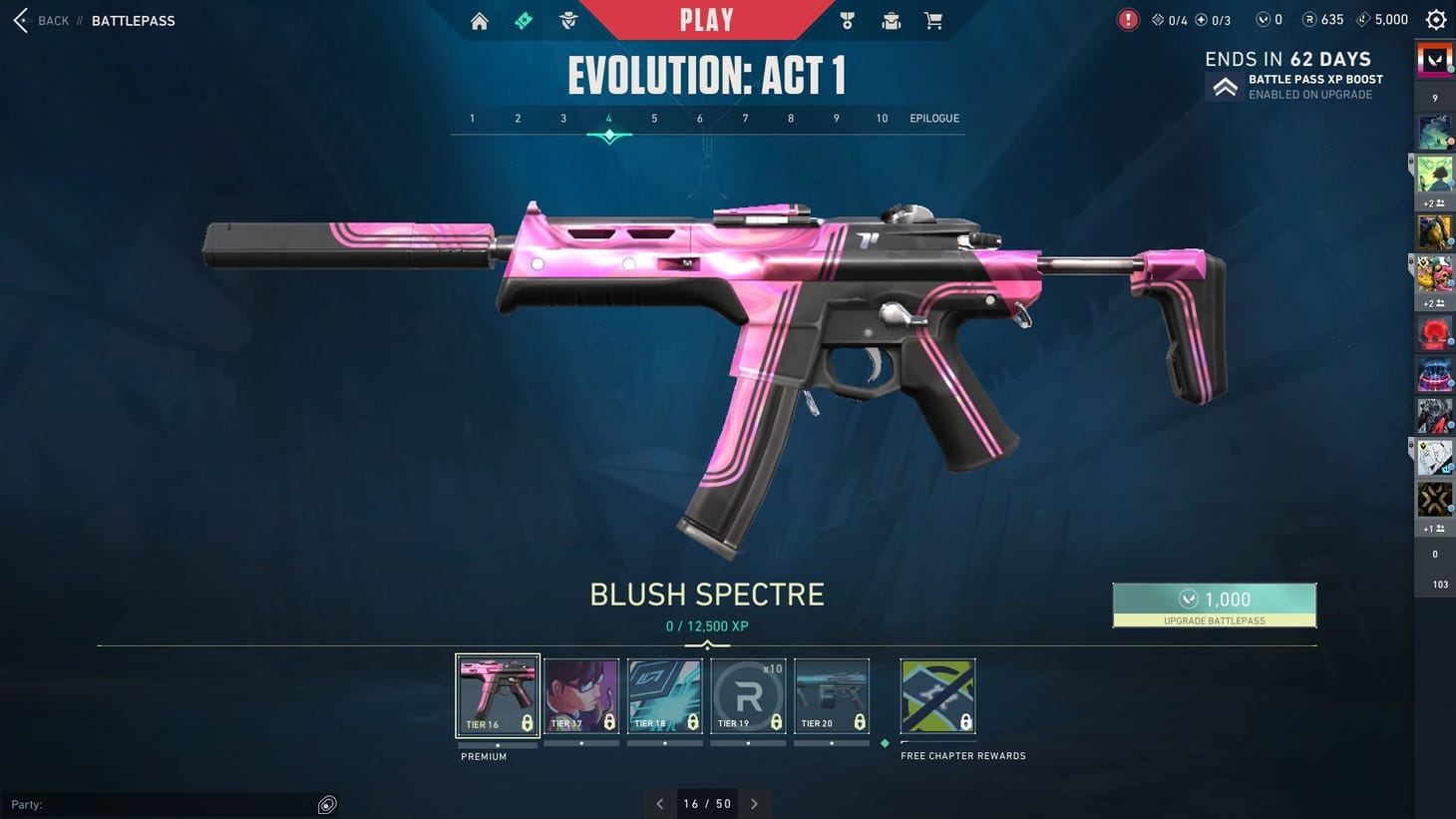Open the Agents page icon
The height and width of the screenshot is (819, 1456).
[567, 20]
